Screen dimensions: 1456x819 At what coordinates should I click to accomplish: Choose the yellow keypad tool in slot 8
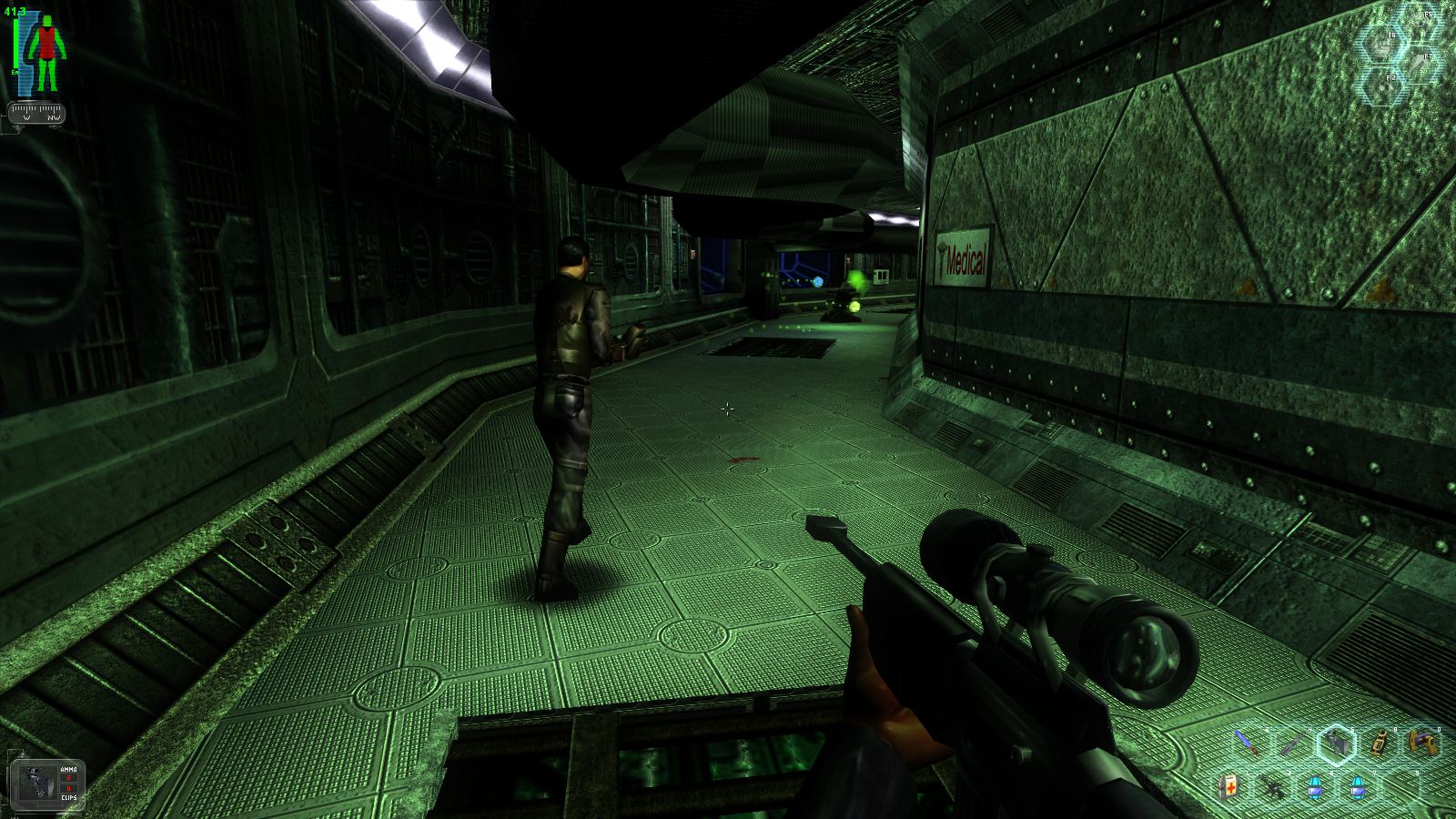(1380, 743)
